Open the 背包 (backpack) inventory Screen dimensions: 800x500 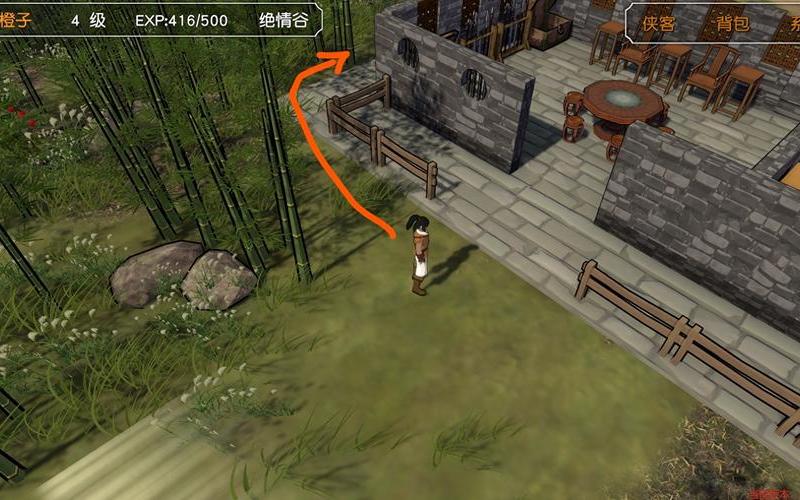[x=733, y=23]
